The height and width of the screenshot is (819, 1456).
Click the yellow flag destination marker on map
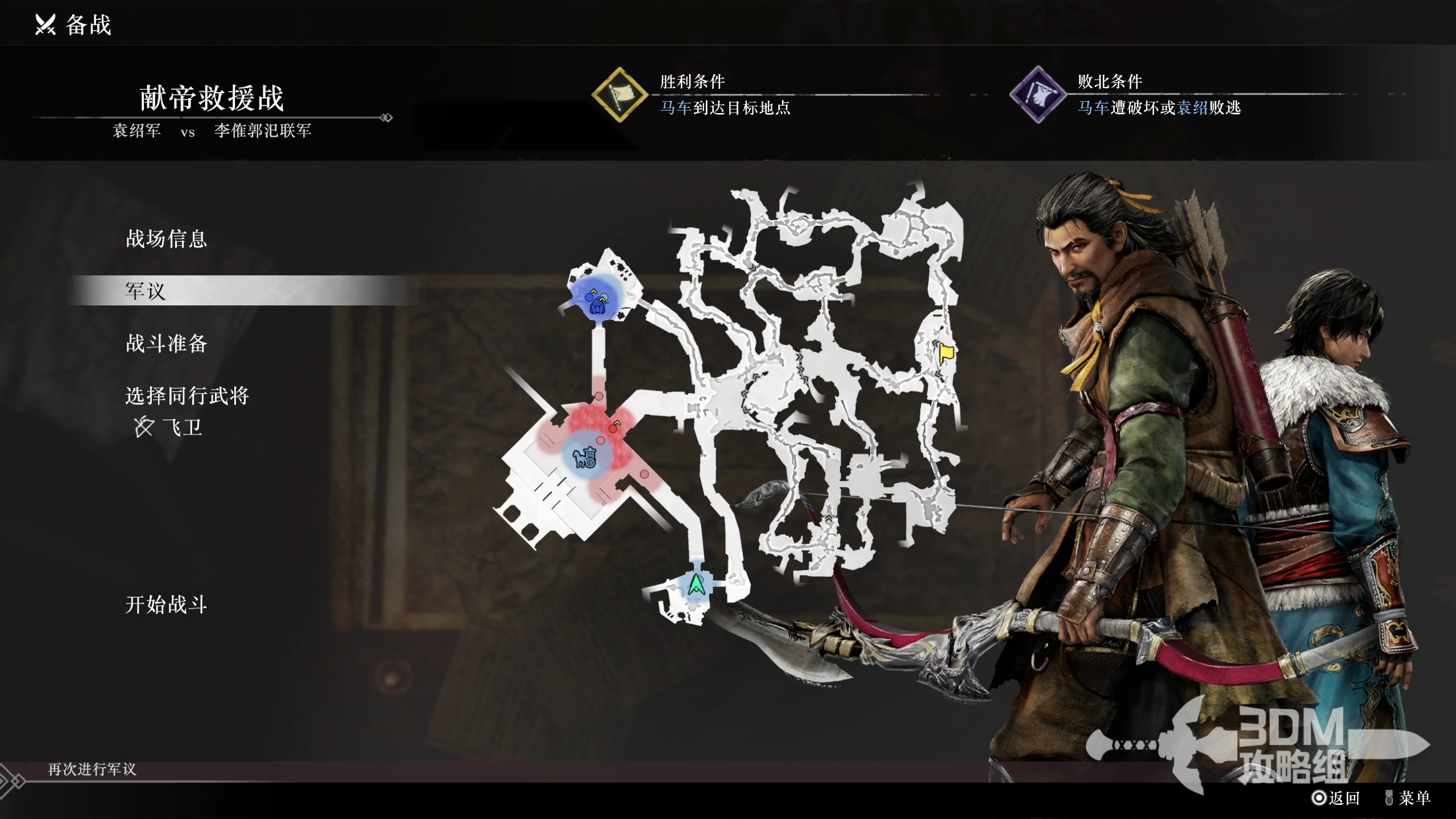946,353
